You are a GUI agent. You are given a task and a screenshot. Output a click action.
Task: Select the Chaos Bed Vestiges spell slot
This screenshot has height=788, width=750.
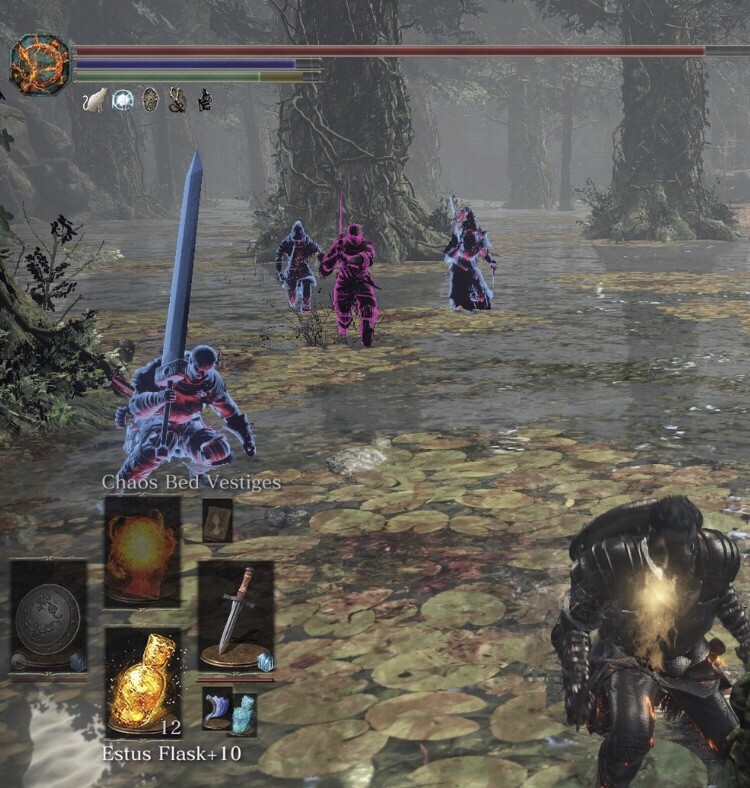142,550
